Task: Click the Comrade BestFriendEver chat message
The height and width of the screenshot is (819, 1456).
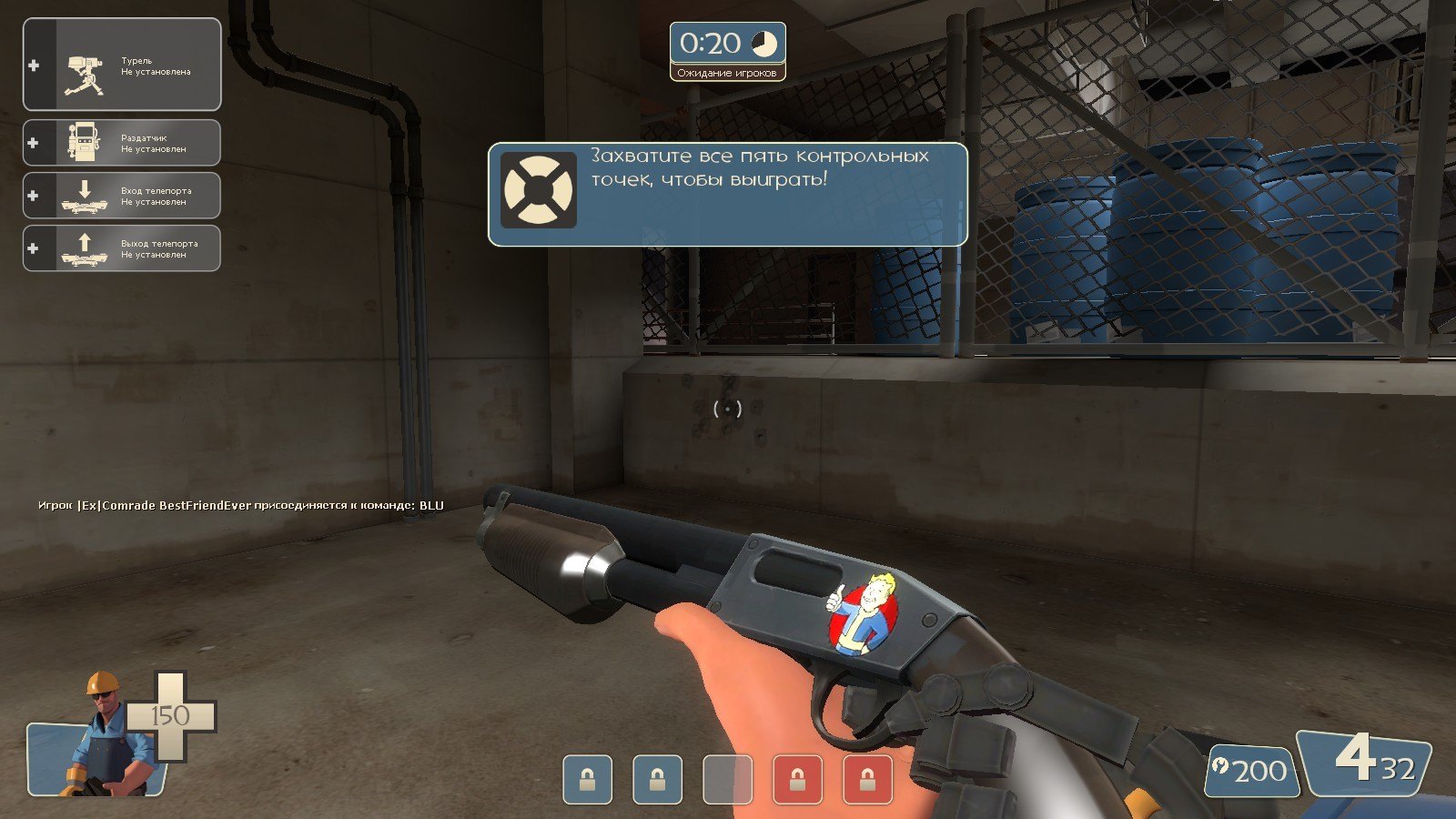Action: click(241, 505)
